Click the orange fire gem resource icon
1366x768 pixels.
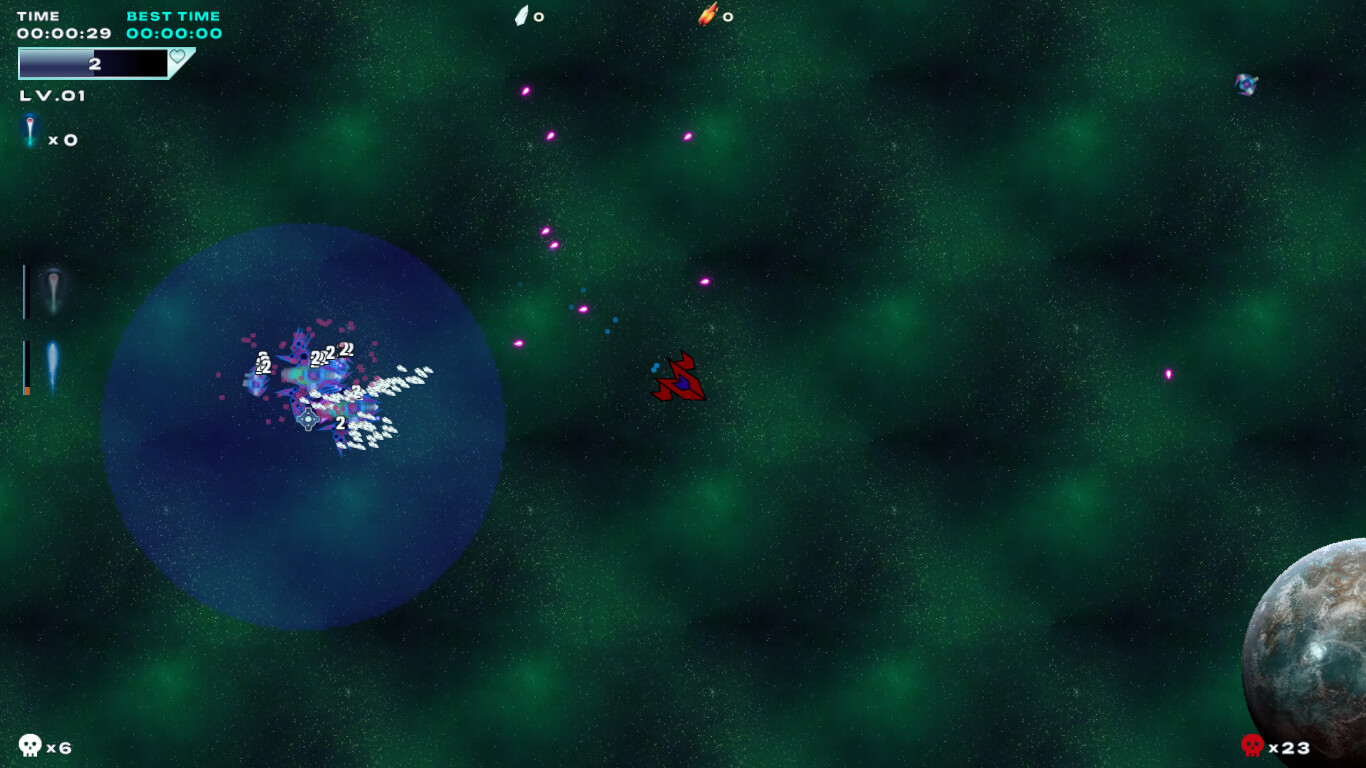point(707,15)
